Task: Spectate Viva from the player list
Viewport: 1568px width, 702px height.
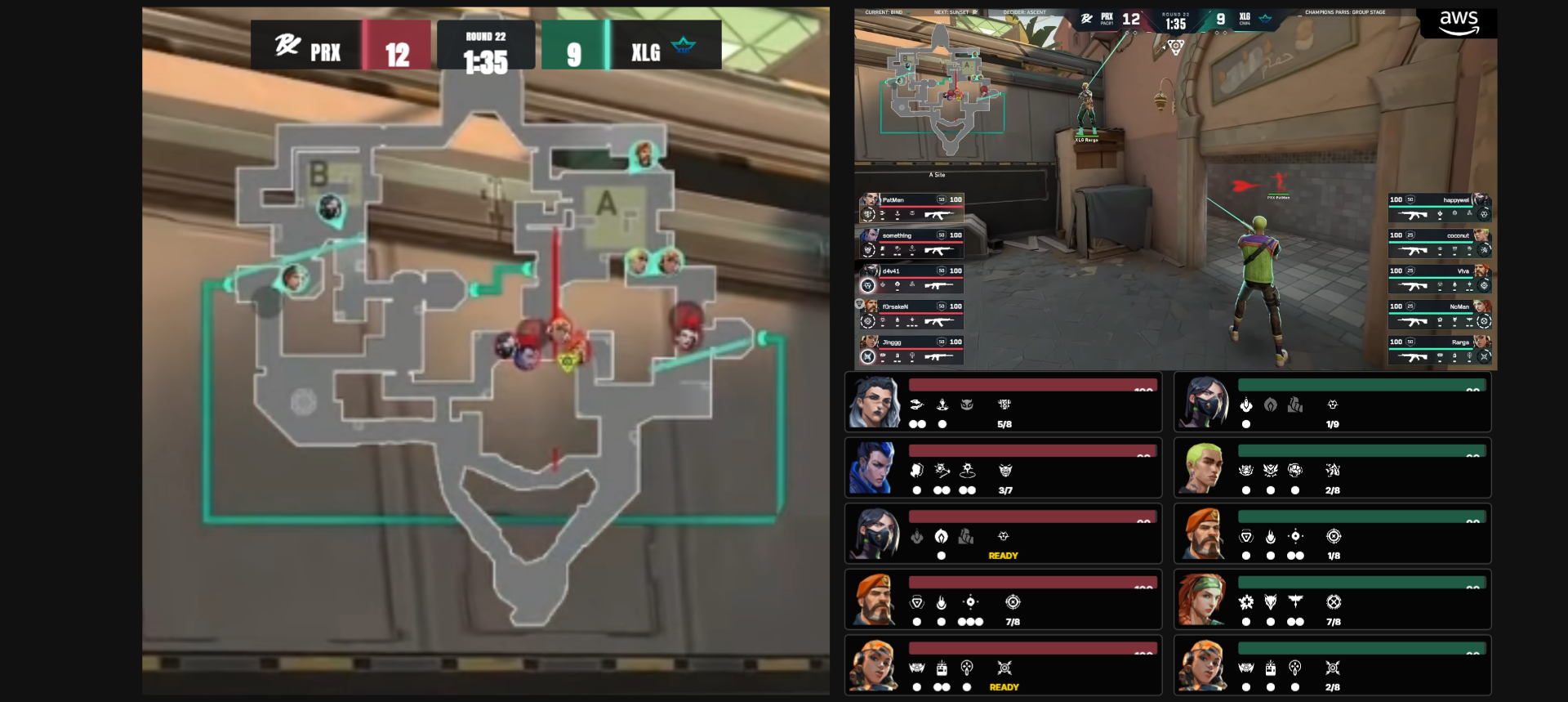Action: tap(1439, 279)
